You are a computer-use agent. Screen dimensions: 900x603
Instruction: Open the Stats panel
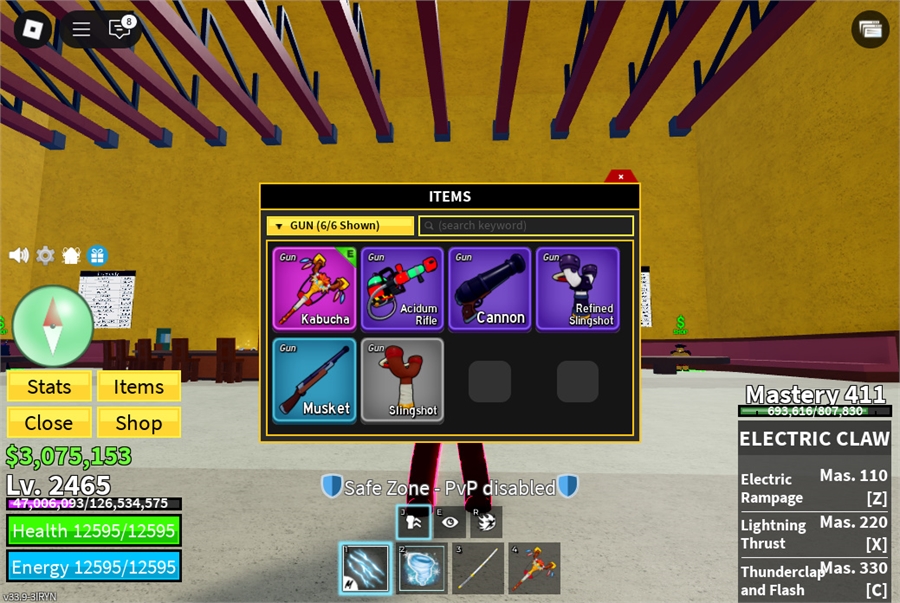pyautogui.click(x=49, y=387)
